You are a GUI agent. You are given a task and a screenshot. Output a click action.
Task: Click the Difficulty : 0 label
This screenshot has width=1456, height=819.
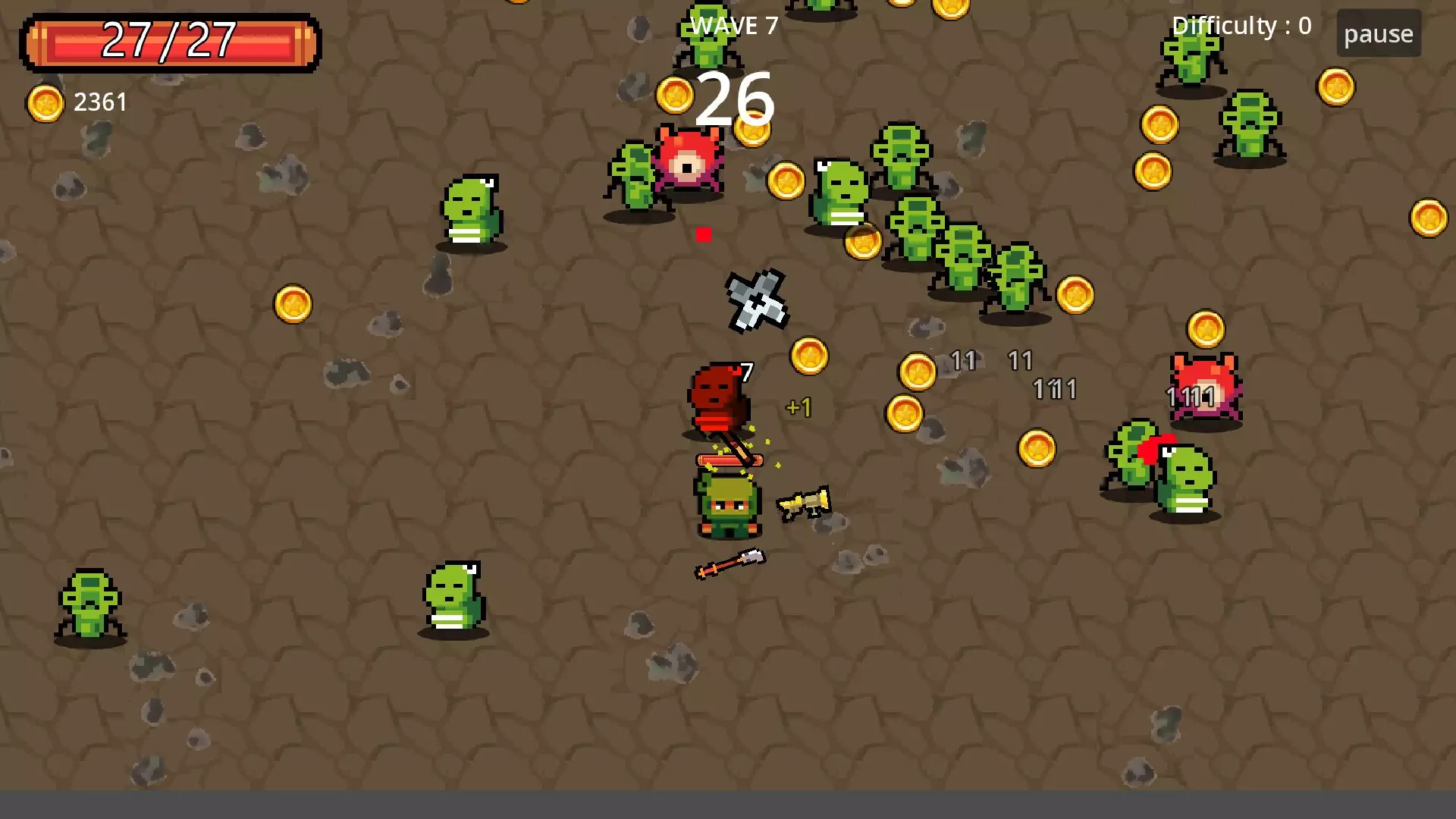1242,24
